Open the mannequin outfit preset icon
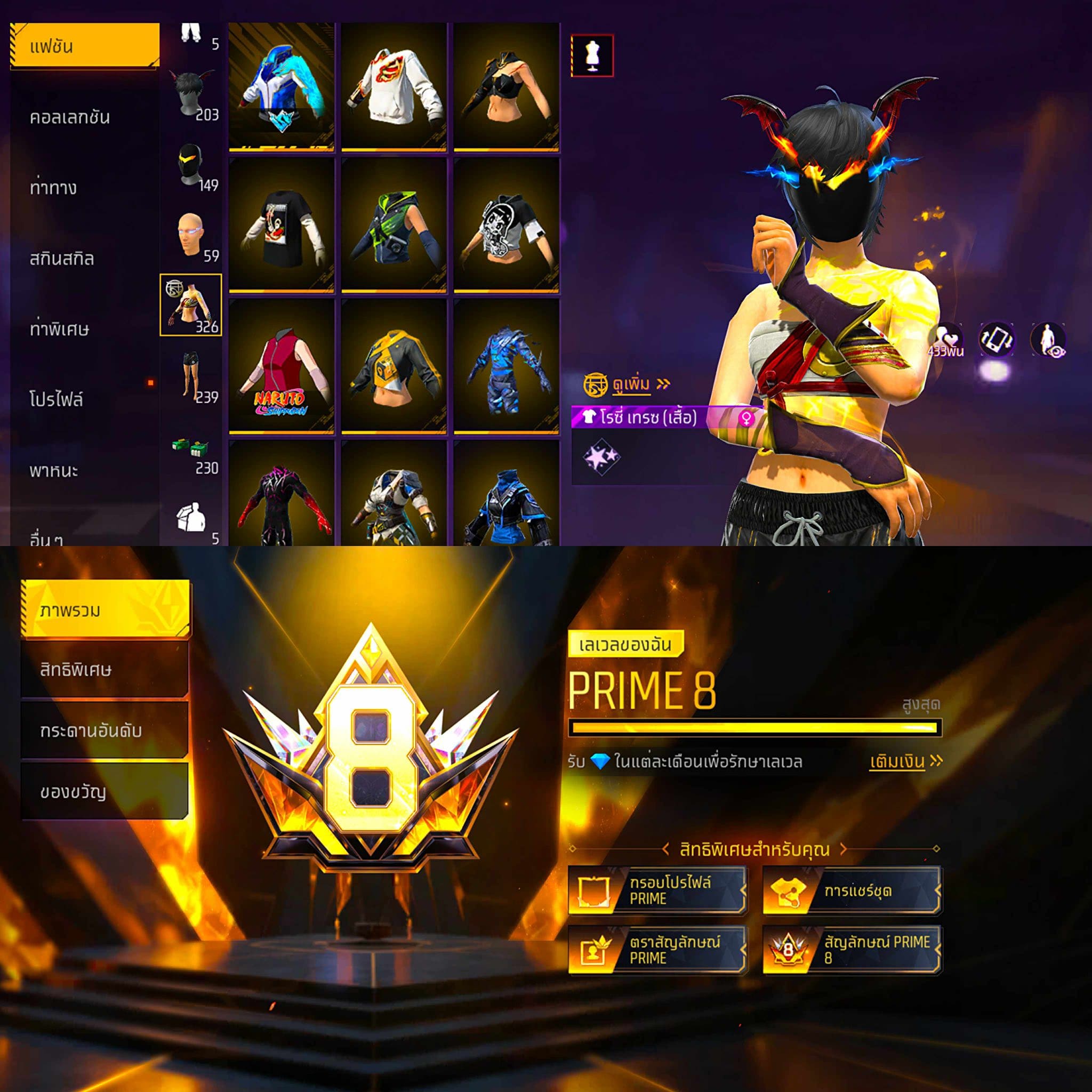Image resolution: width=1092 pixels, height=1092 pixels. tap(592, 55)
